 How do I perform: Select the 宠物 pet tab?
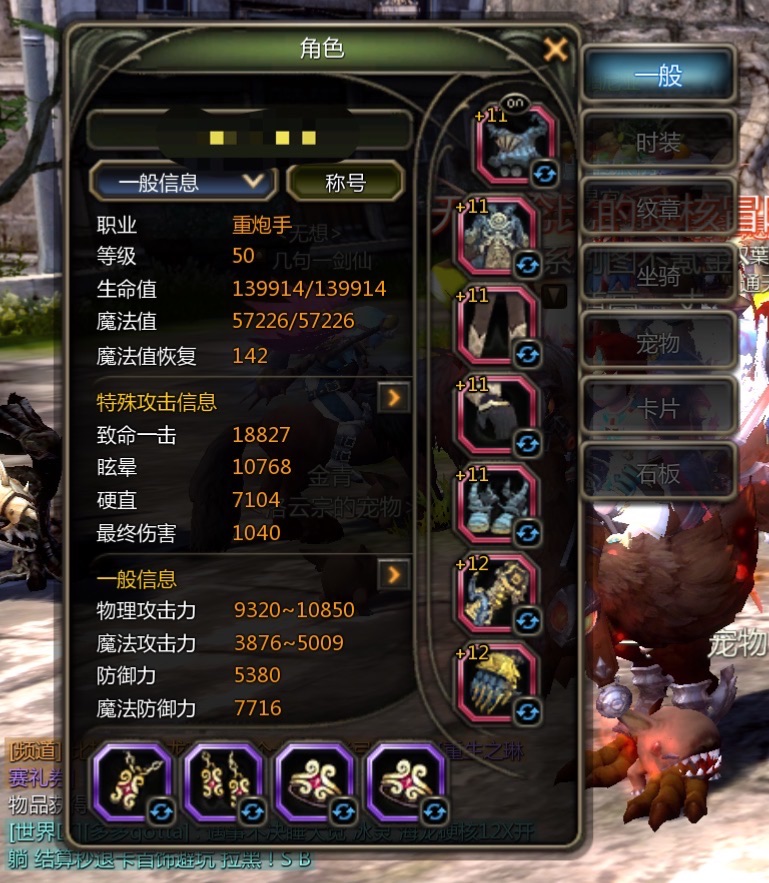pos(658,342)
